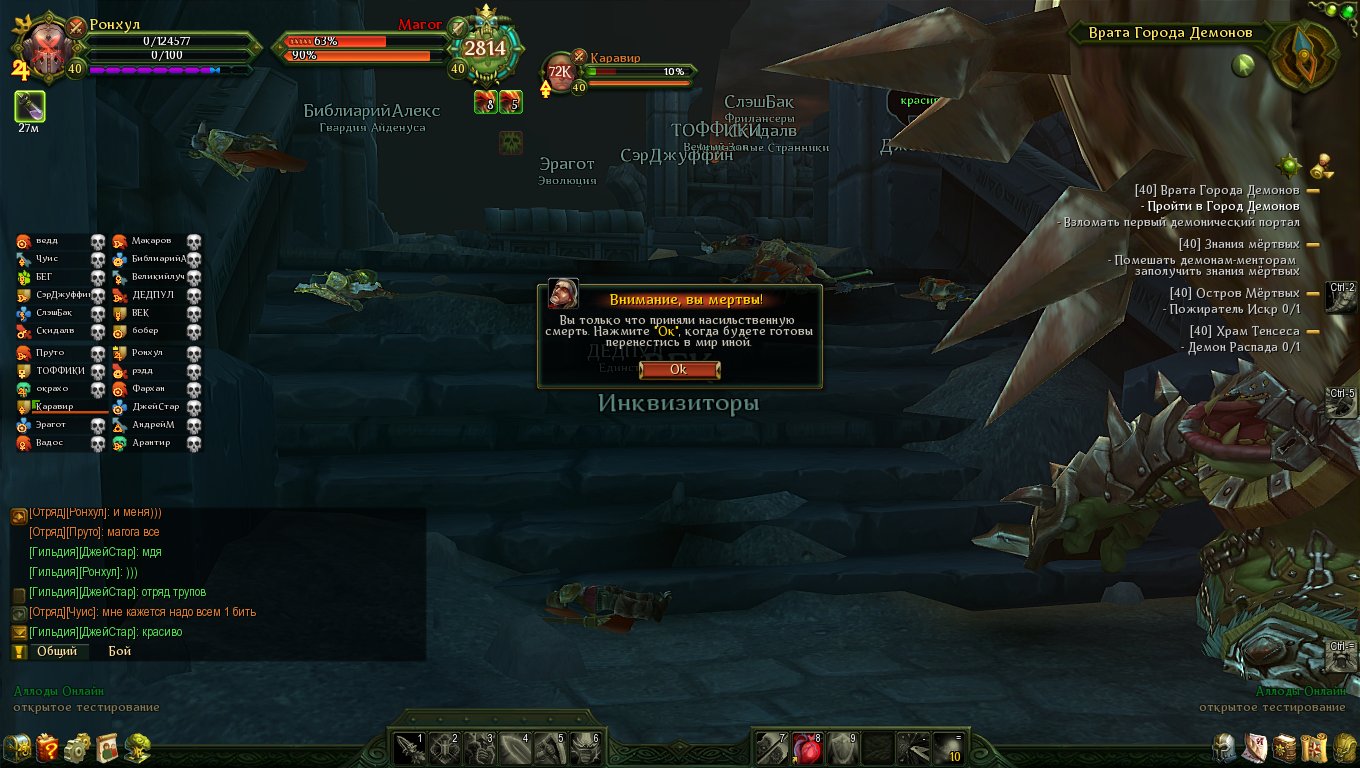Use the dagger ability in slot 1
This screenshot has width=1360, height=768.
pos(409,747)
